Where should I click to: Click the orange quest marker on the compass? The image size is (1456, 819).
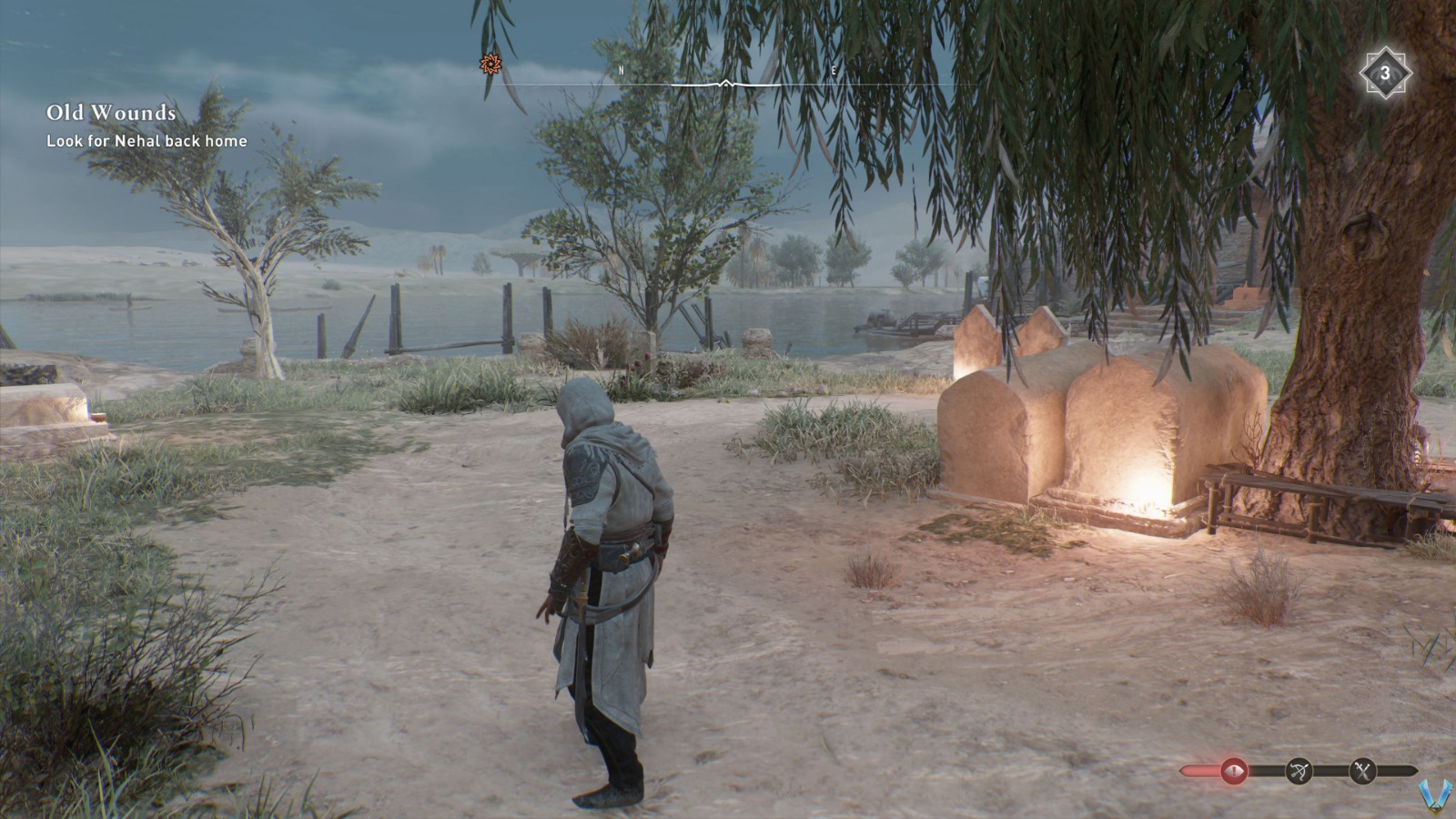(x=489, y=65)
